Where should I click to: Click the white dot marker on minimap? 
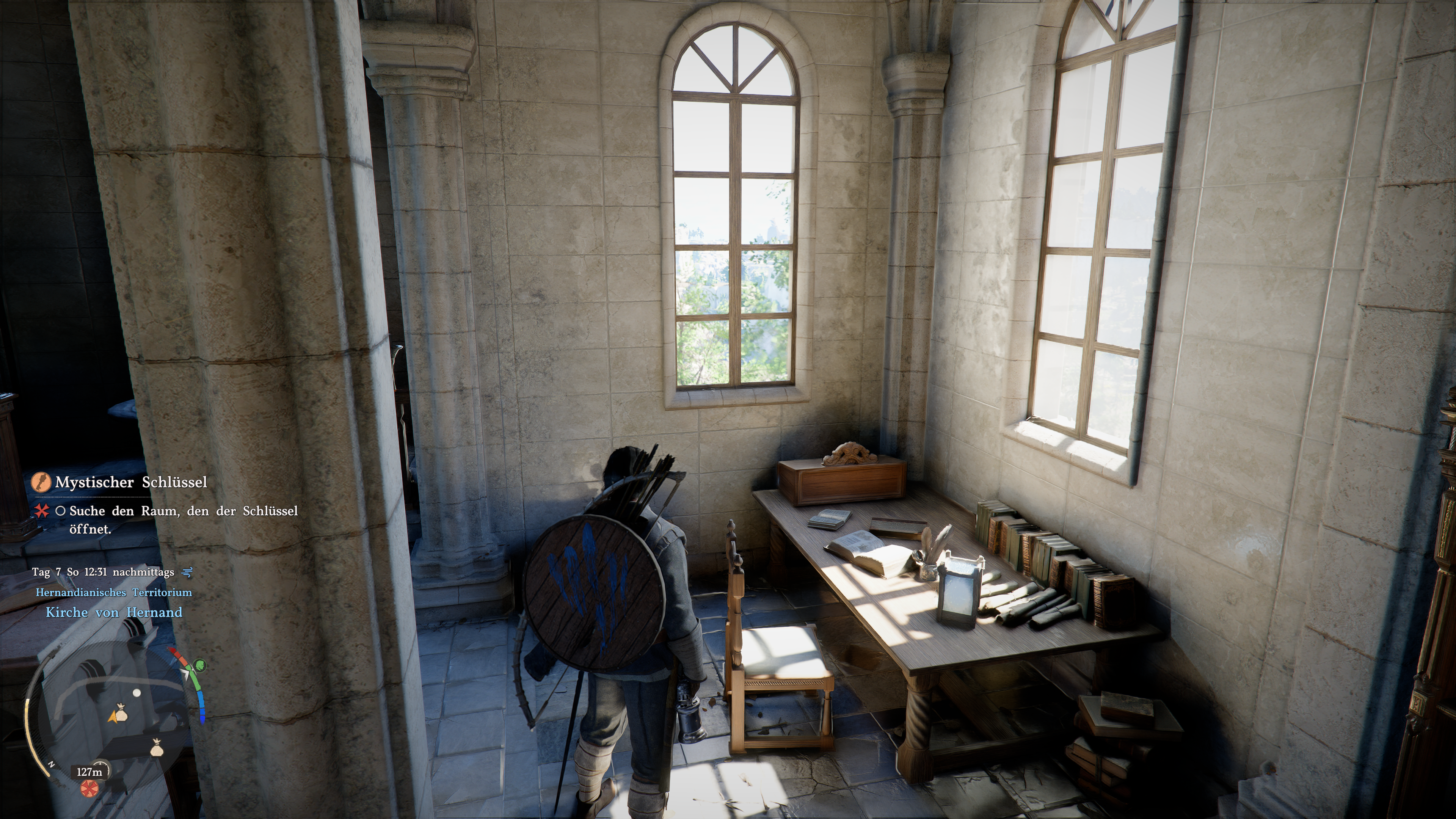tap(136, 692)
